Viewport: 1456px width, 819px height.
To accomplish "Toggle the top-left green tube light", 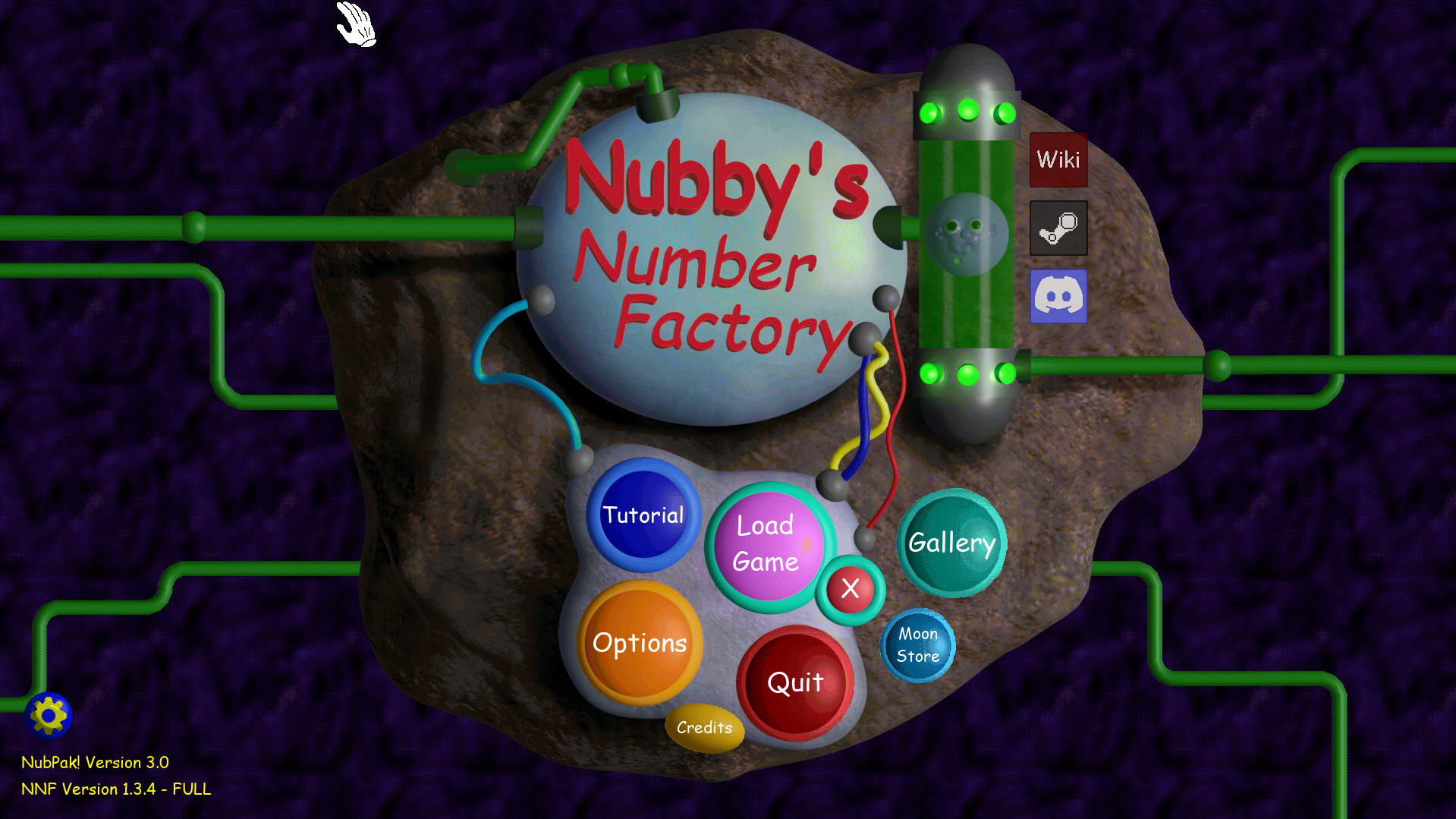I will click(x=931, y=112).
